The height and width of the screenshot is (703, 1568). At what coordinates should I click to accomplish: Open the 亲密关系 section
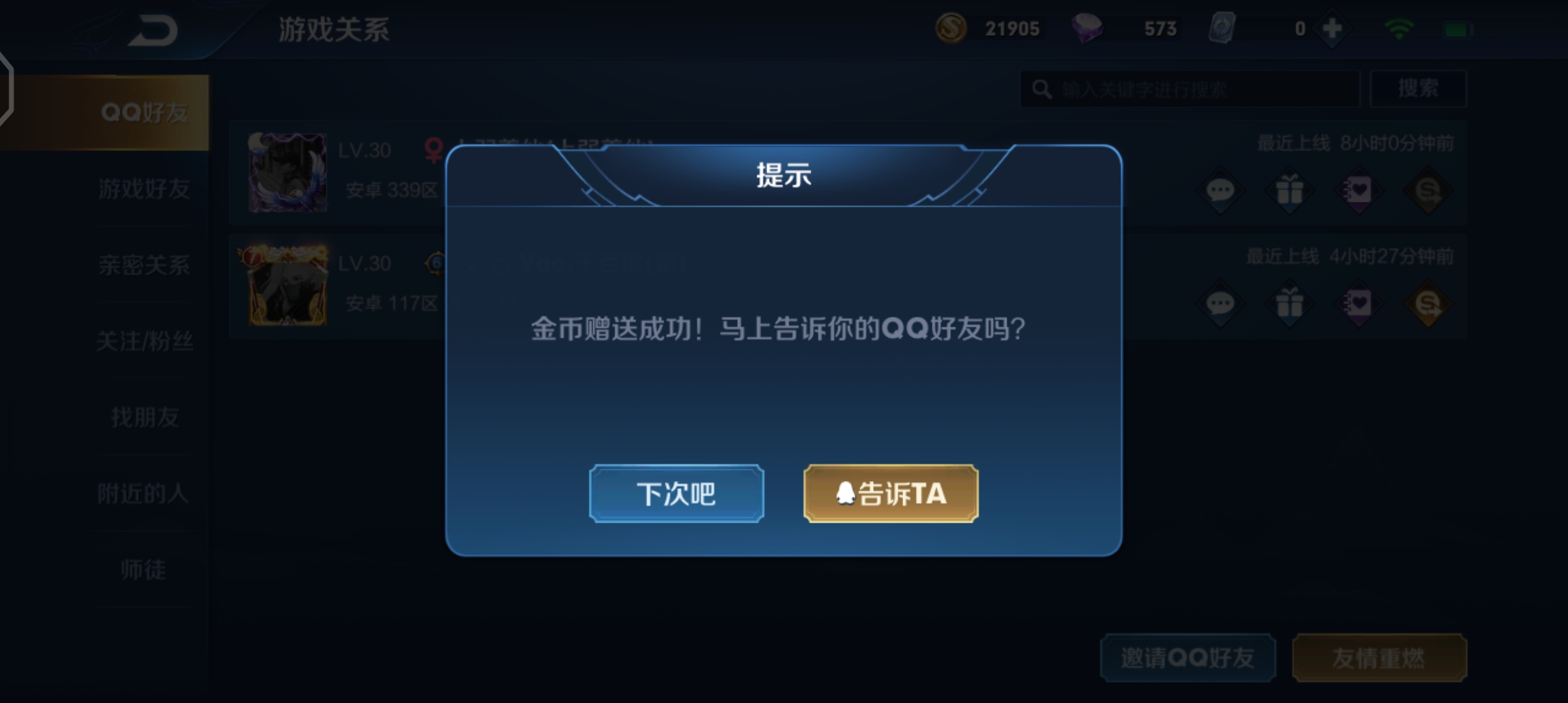(144, 266)
